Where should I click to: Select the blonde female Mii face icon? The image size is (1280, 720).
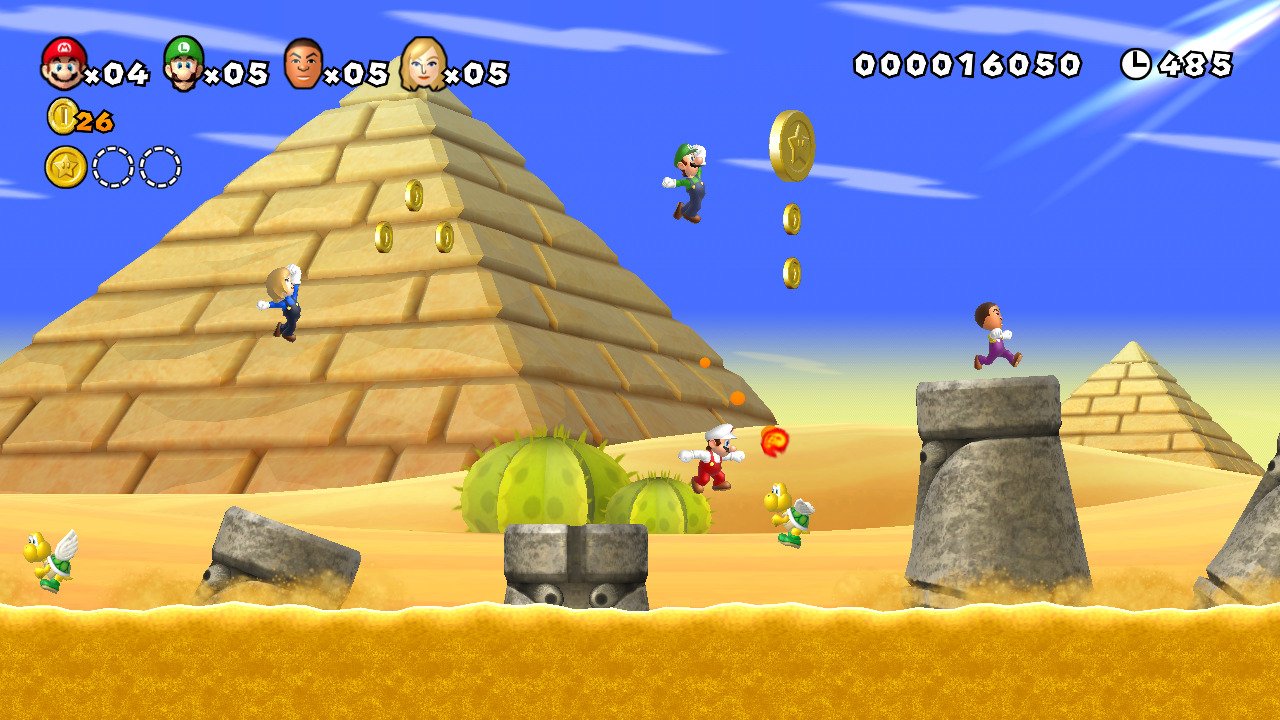pos(424,62)
